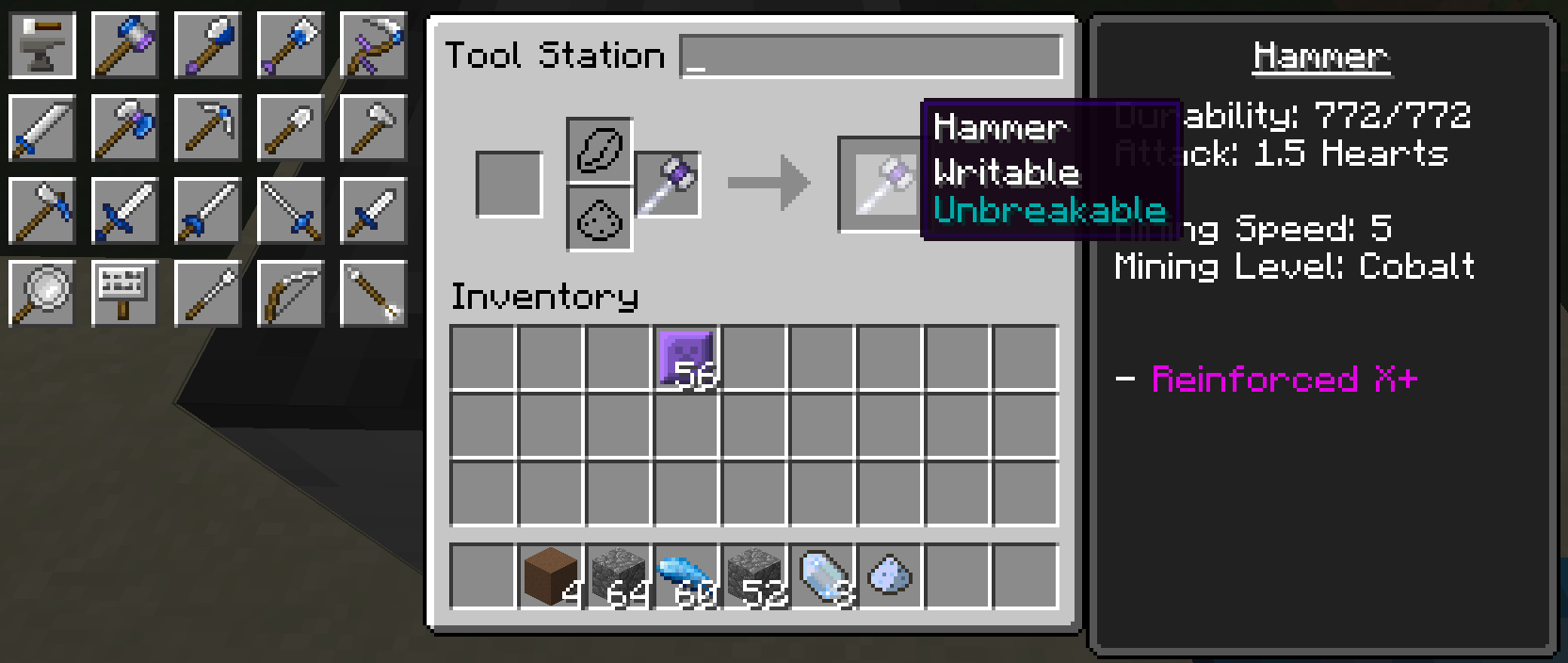Select the brown block stack of 4
Screen dimensions: 1568x663
click(551, 576)
